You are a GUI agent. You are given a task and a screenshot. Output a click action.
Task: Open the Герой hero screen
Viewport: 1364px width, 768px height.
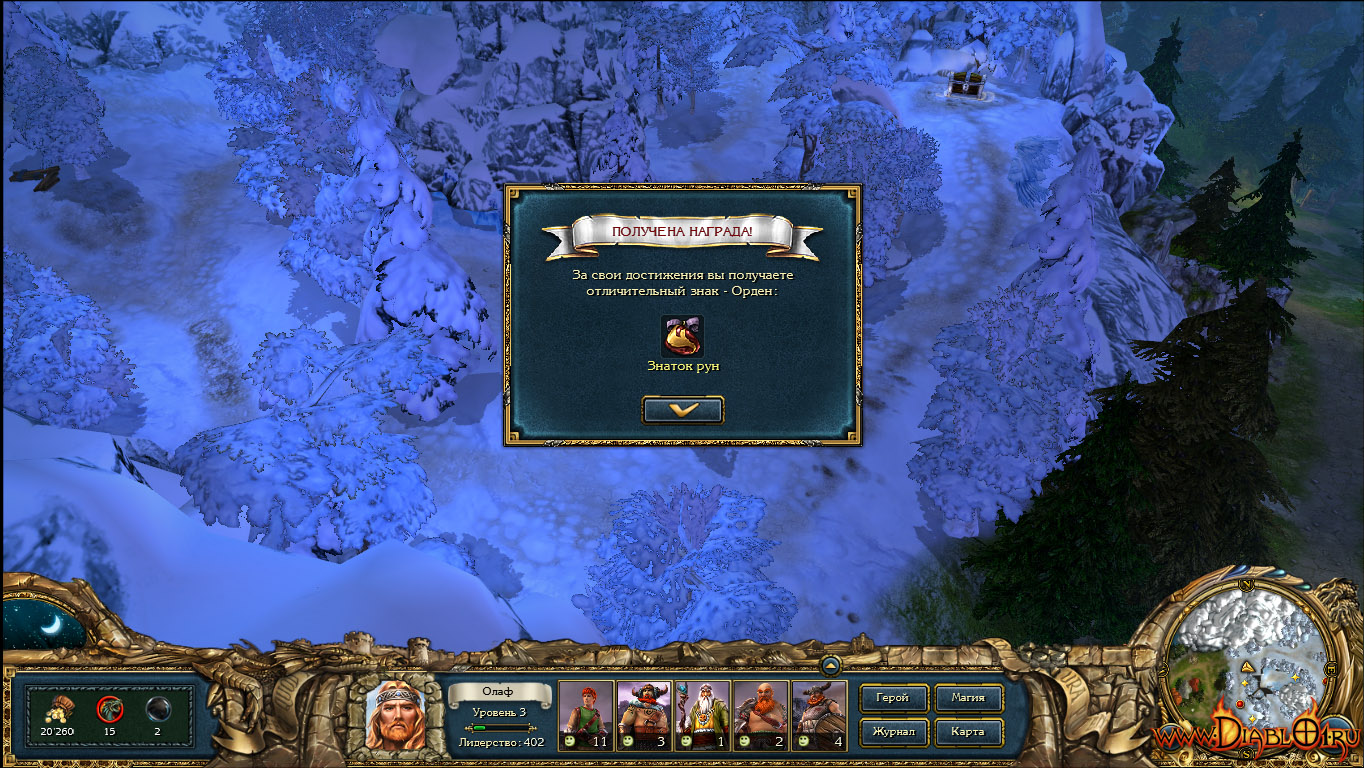coord(892,698)
